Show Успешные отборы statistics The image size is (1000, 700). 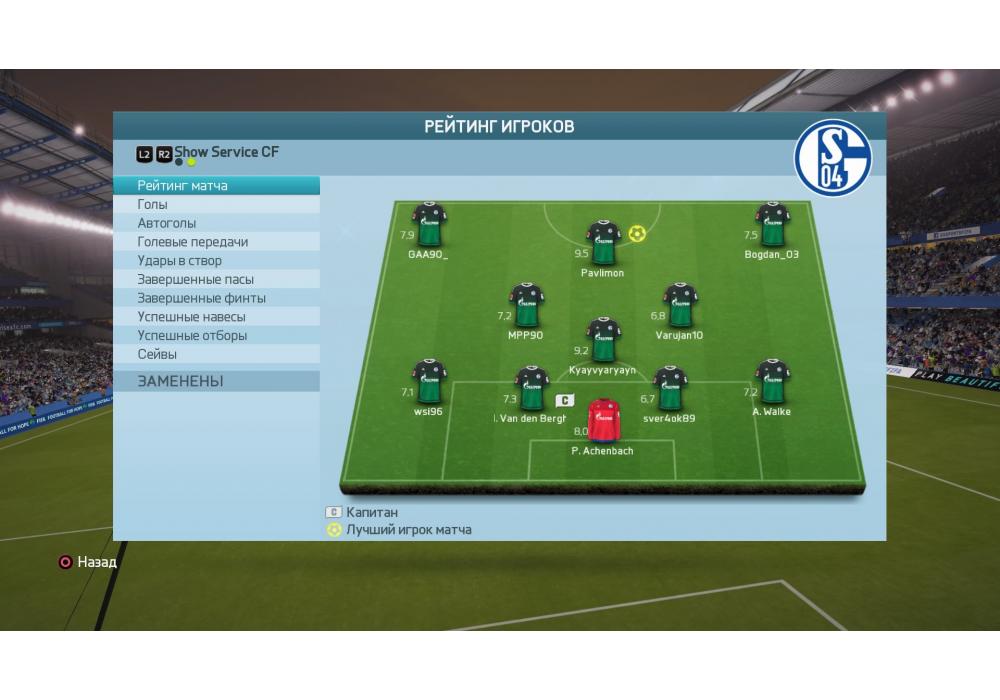(216, 336)
